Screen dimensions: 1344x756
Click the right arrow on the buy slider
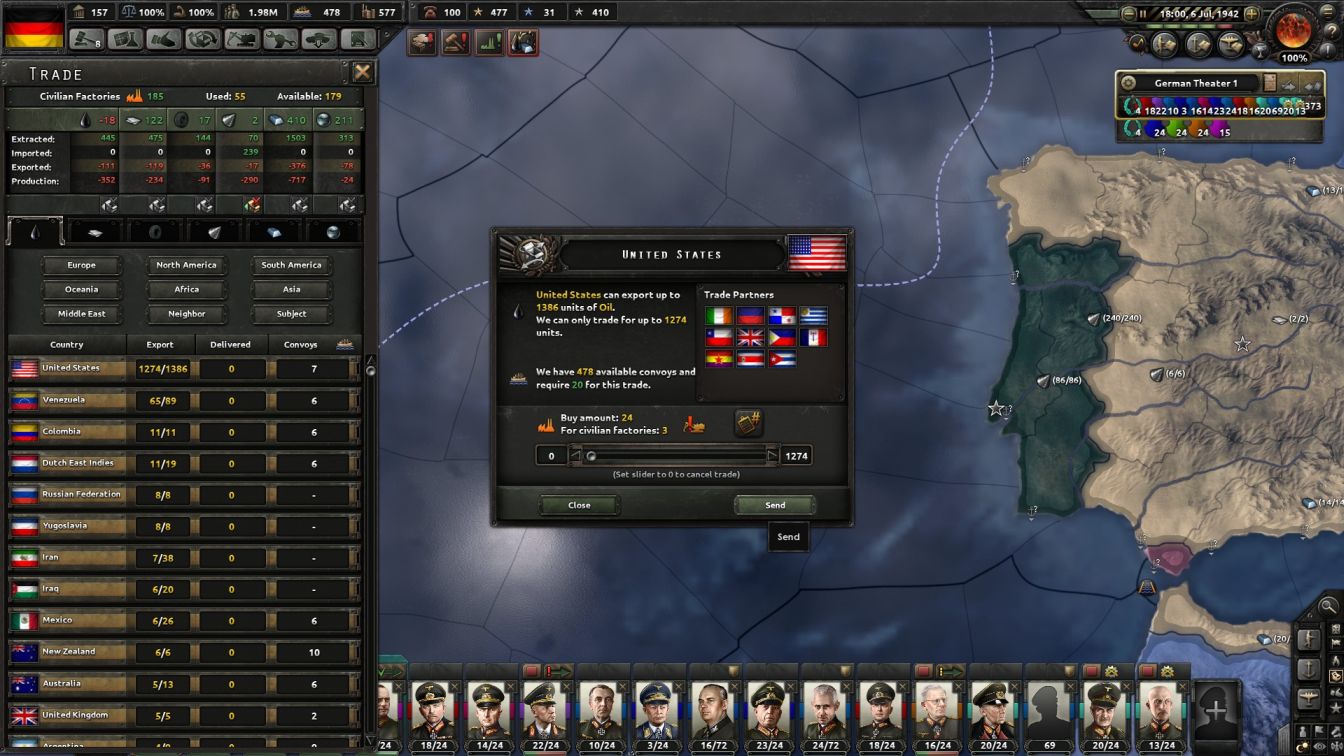(x=771, y=456)
